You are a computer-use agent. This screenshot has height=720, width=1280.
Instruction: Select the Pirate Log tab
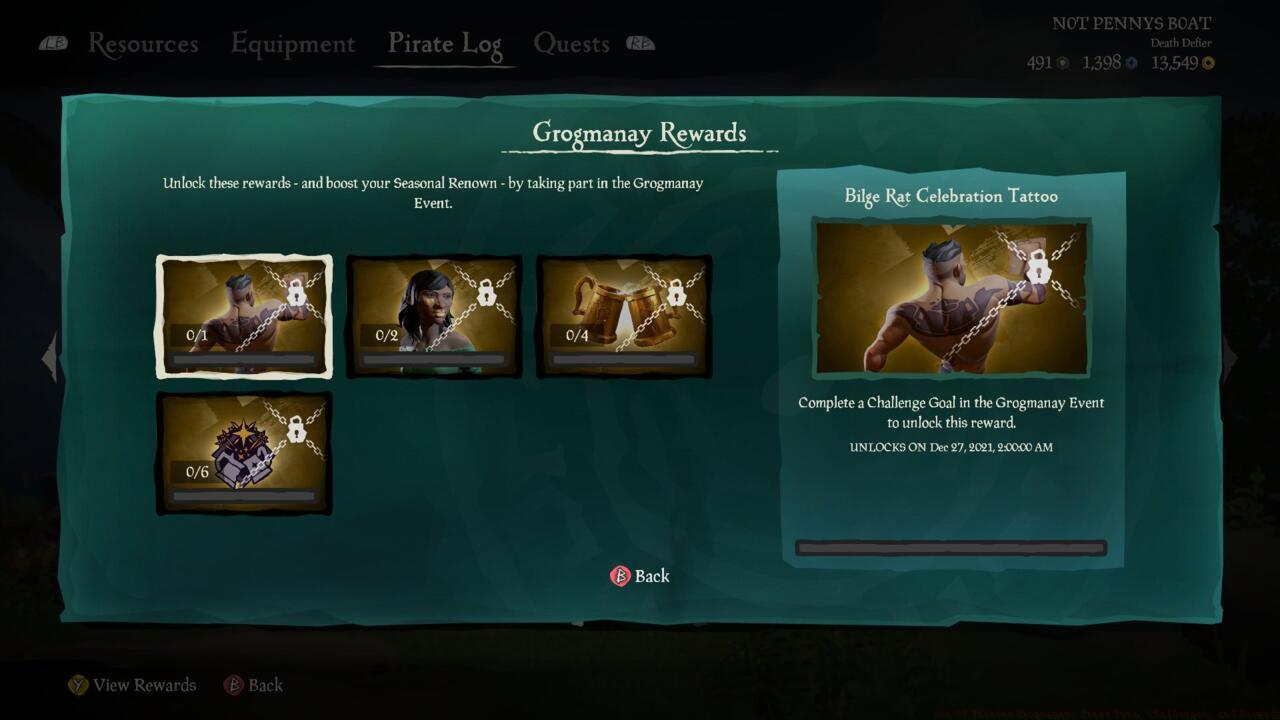point(443,43)
